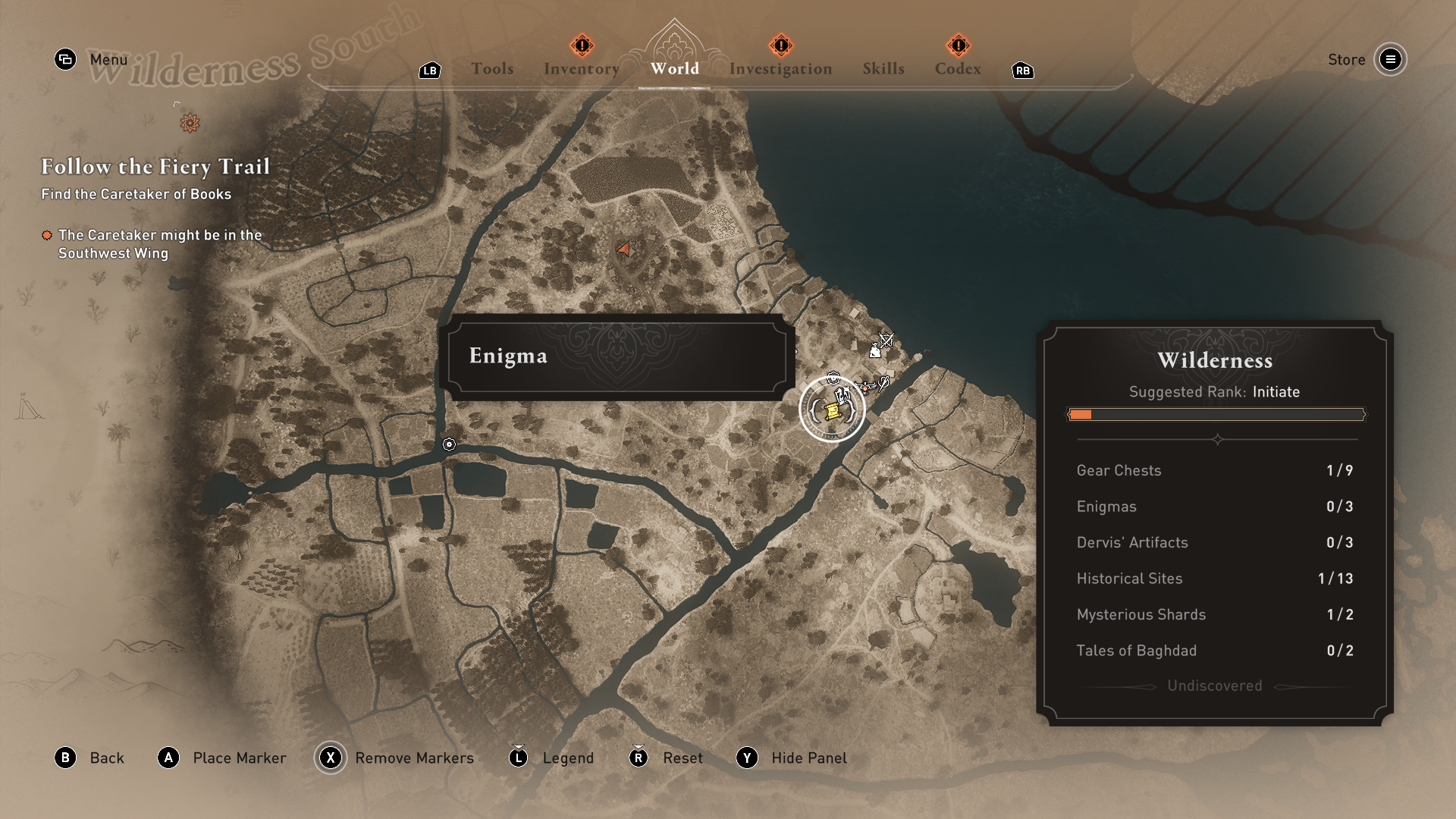The width and height of the screenshot is (1456, 819).
Task: Select the orange quest objective marker on the map
Action: [190, 123]
